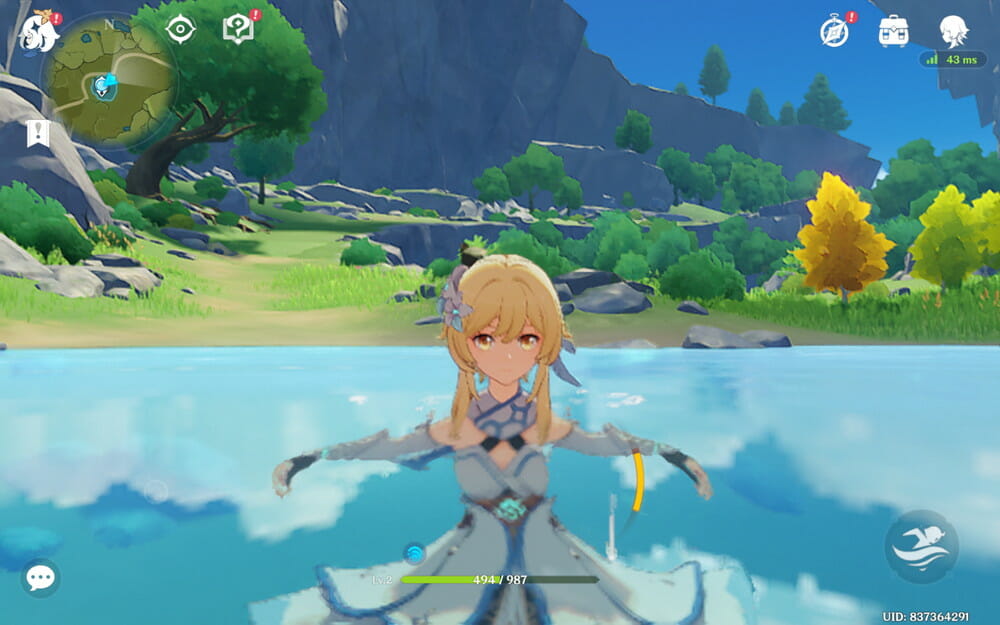
Task: Click the bookmark notice icon
Action: pos(38,133)
